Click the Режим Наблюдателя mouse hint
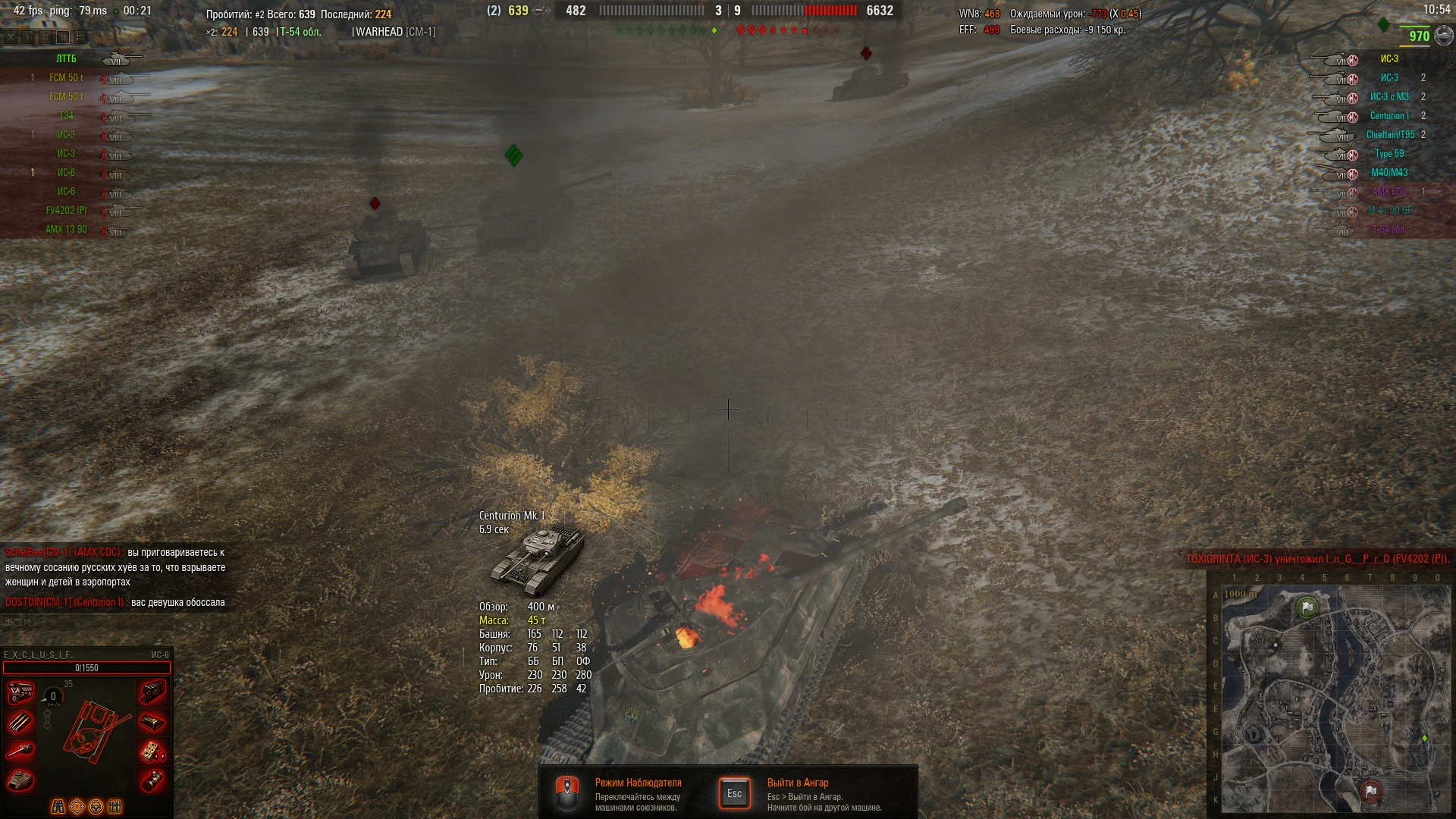This screenshot has height=819, width=1456. 567,793
